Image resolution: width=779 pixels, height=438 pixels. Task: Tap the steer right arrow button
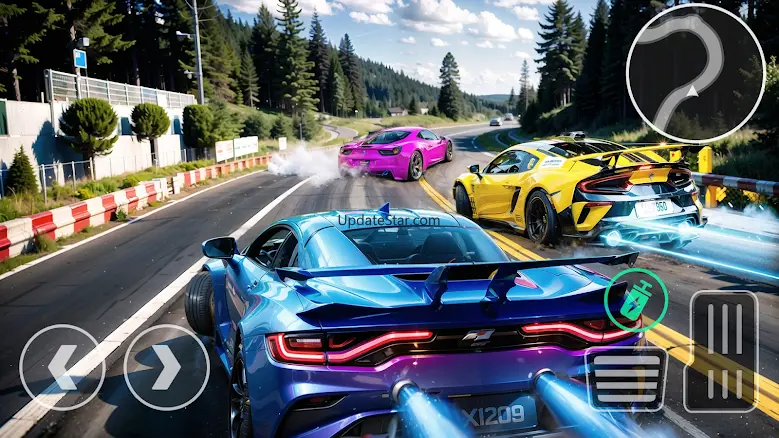166,367
